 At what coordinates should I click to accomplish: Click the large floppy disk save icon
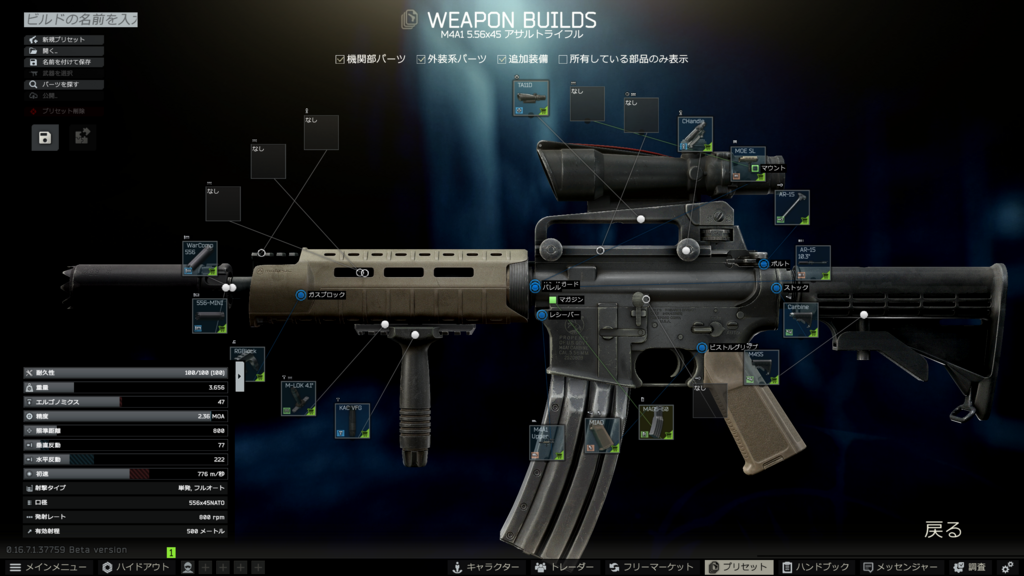(x=45, y=137)
